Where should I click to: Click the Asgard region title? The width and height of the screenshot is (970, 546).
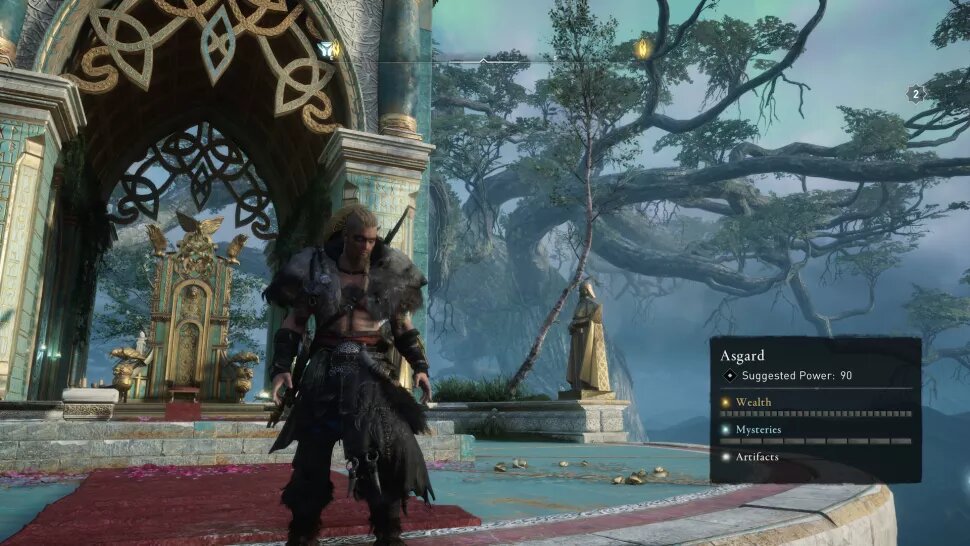[743, 355]
